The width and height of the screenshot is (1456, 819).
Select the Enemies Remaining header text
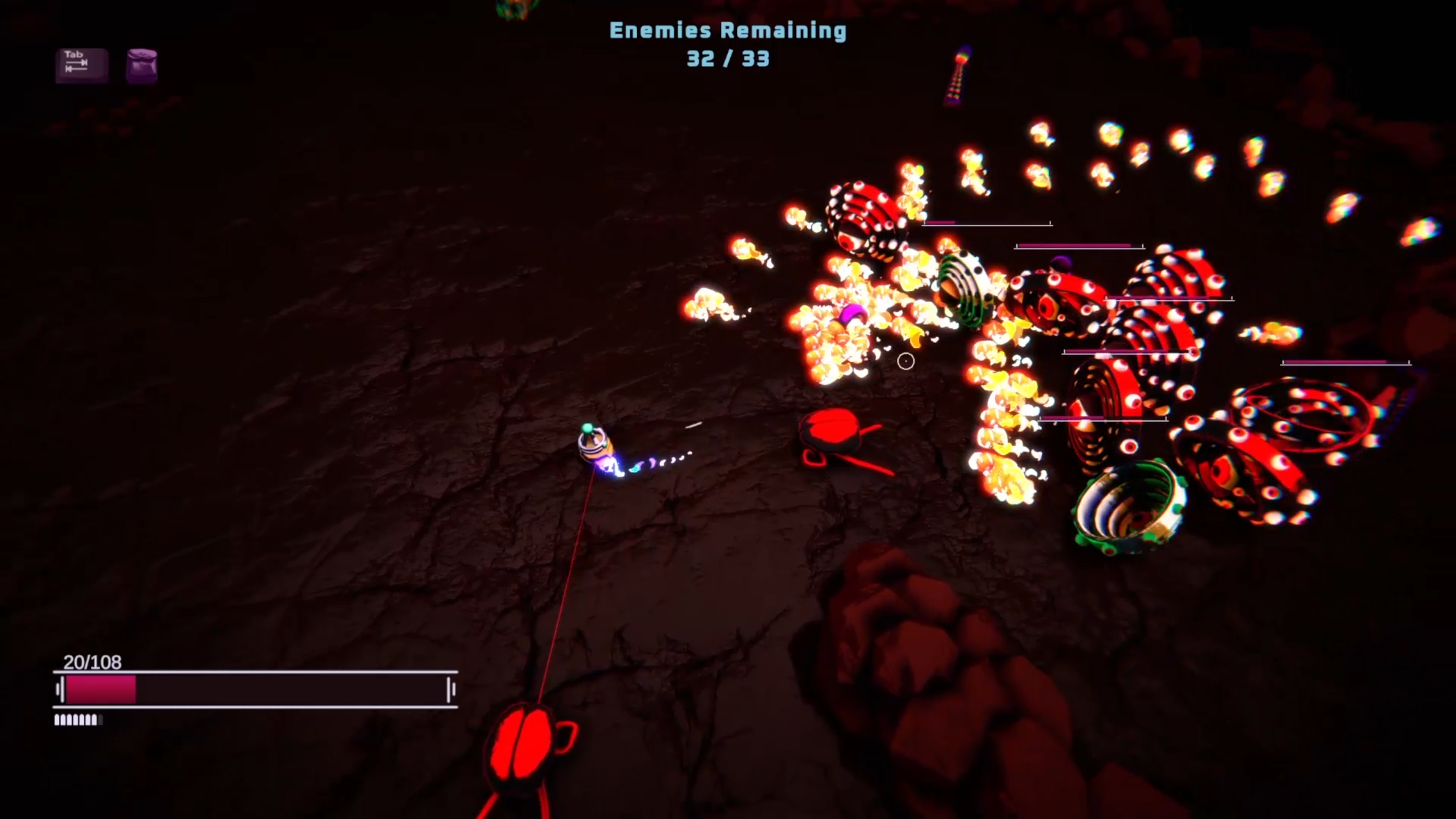(728, 31)
